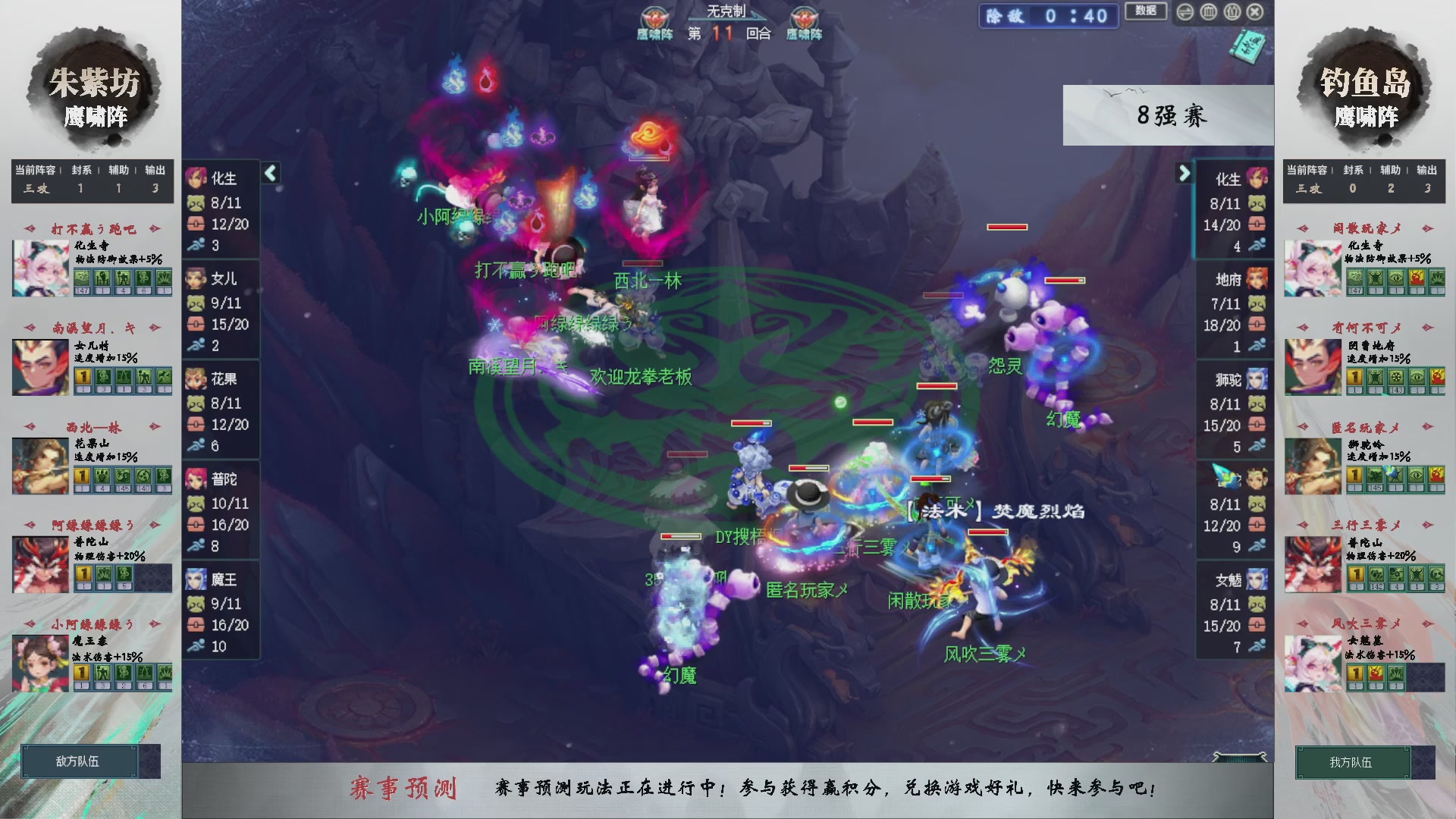Image resolution: width=1456 pixels, height=819 pixels.
Task: Collapse the left unit panel with the arrow
Action: [x=269, y=173]
